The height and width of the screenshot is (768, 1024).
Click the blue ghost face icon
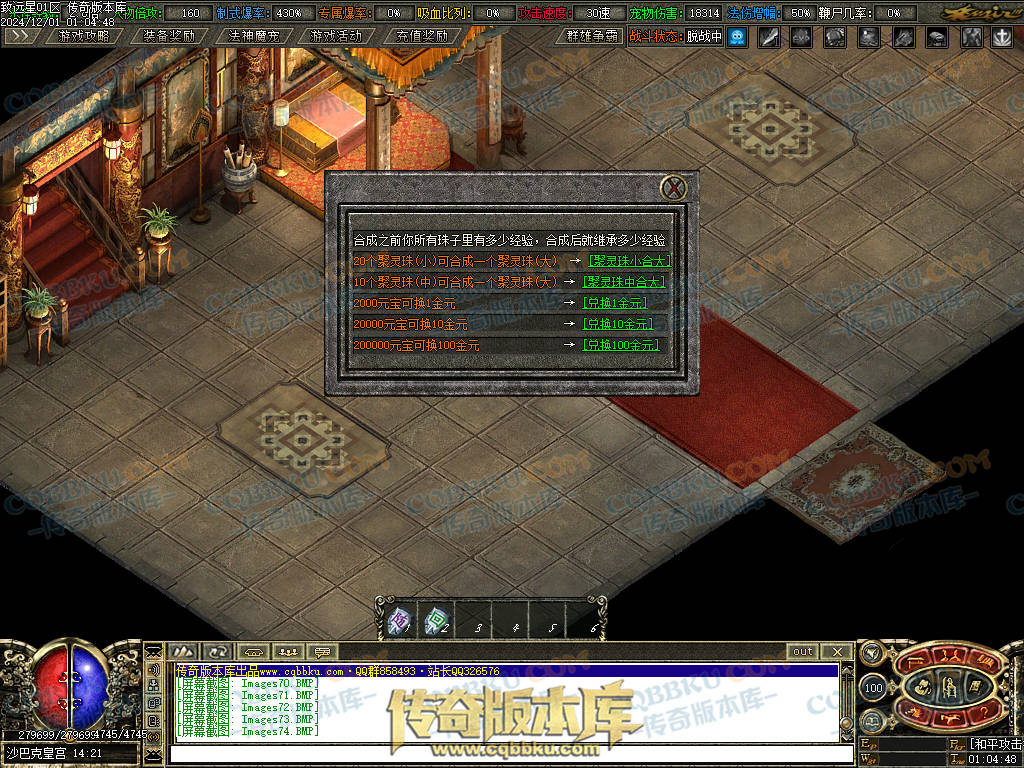737,37
